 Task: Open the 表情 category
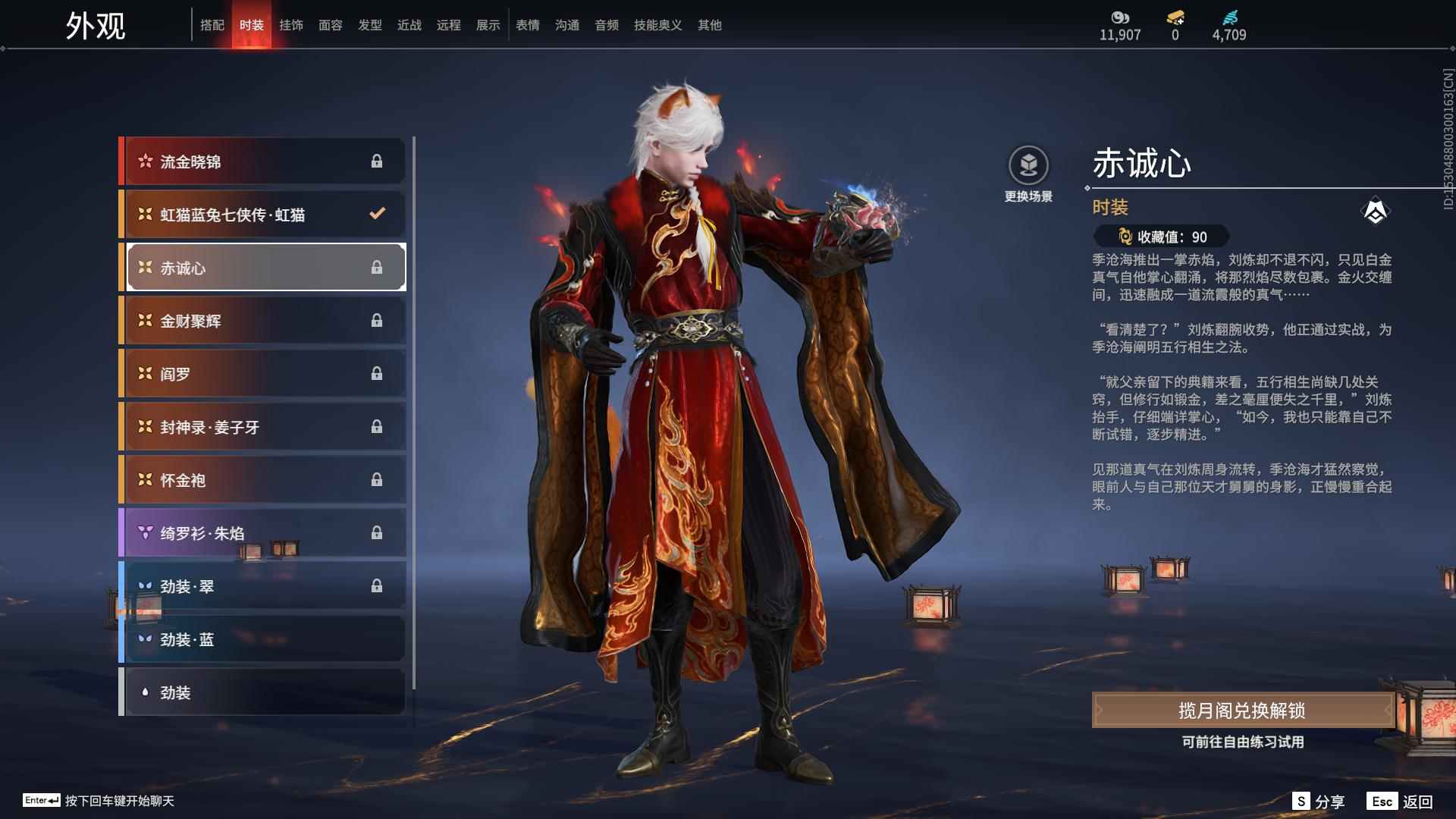tap(527, 24)
